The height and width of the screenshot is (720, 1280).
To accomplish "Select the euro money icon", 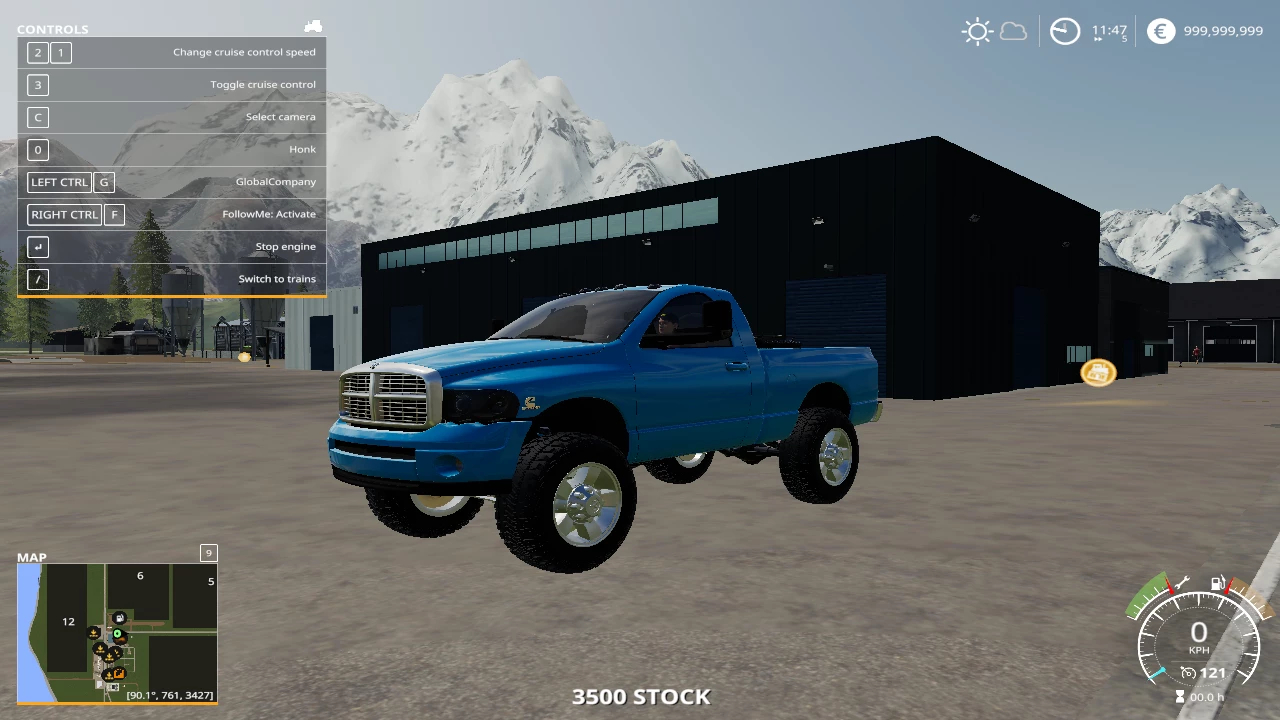I will 1160,31.
